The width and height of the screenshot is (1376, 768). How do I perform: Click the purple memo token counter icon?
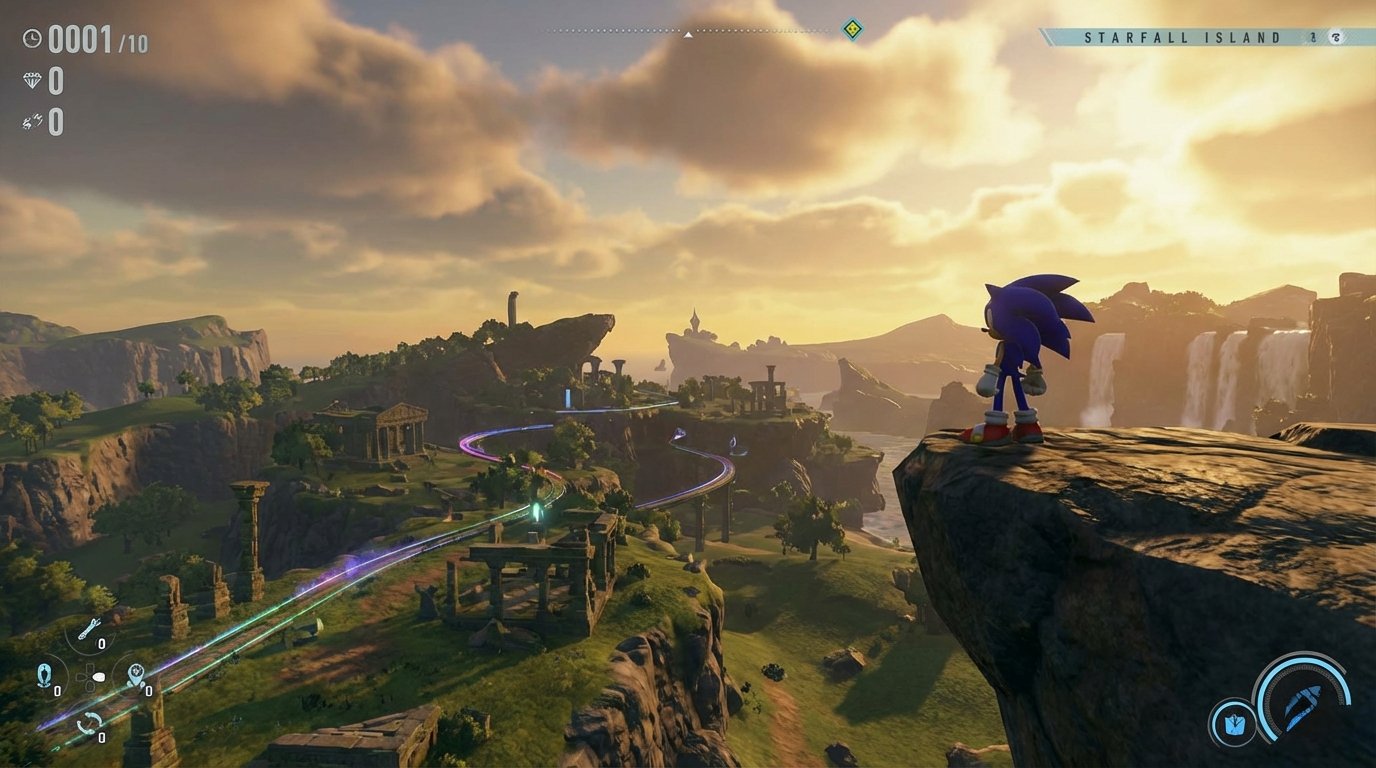(x=30, y=122)
